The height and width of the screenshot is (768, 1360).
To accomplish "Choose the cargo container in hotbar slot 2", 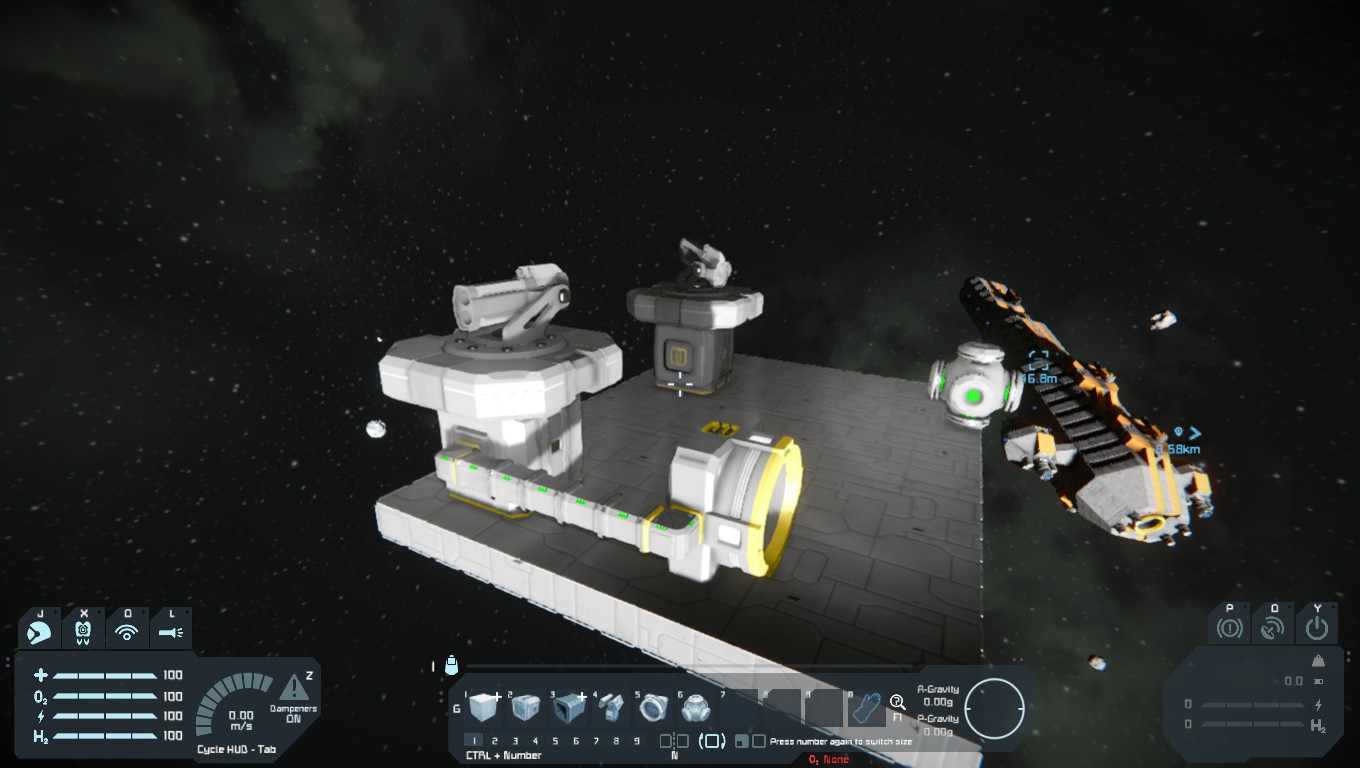I will 526,708.
